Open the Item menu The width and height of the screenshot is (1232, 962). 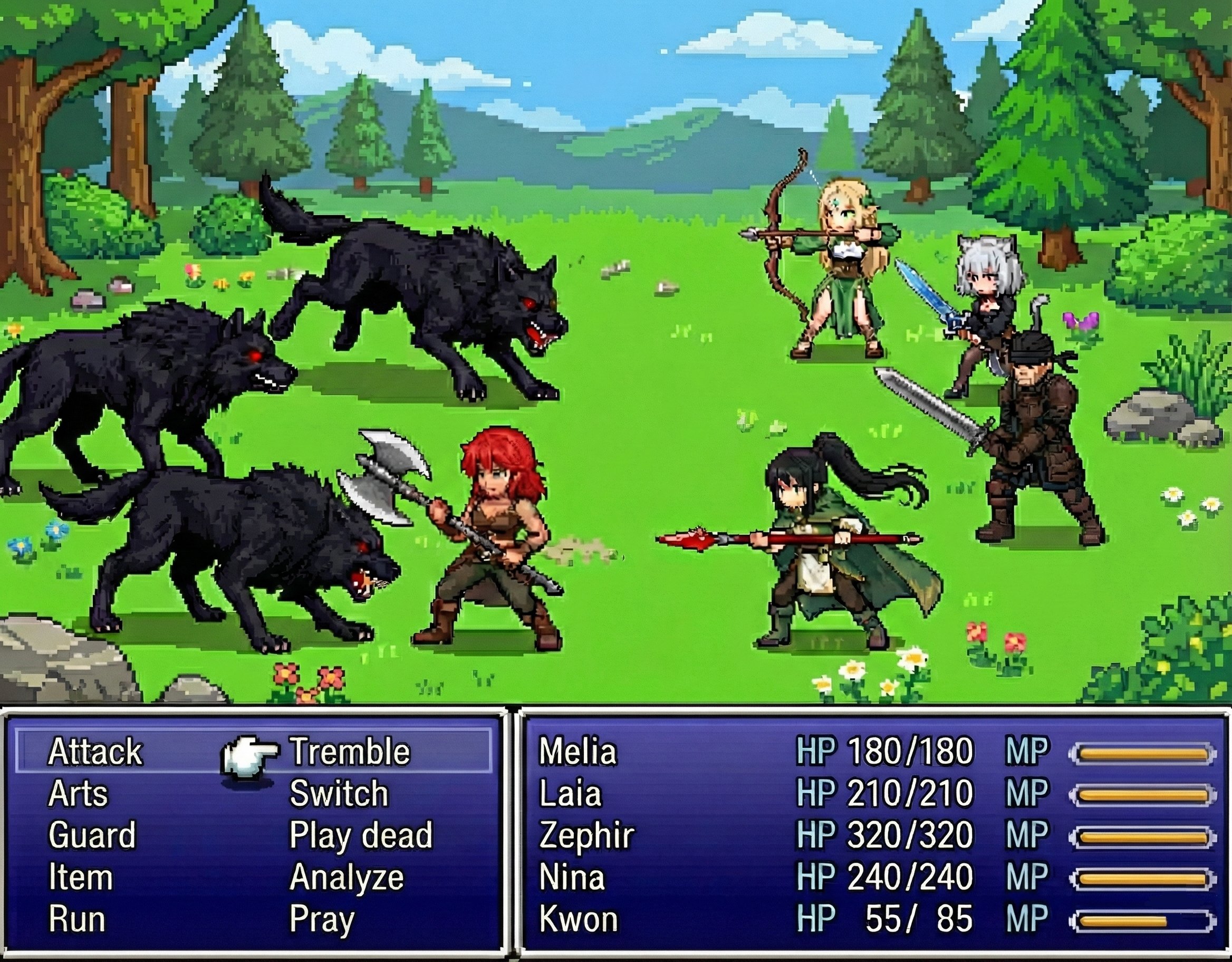coord(81,878)
